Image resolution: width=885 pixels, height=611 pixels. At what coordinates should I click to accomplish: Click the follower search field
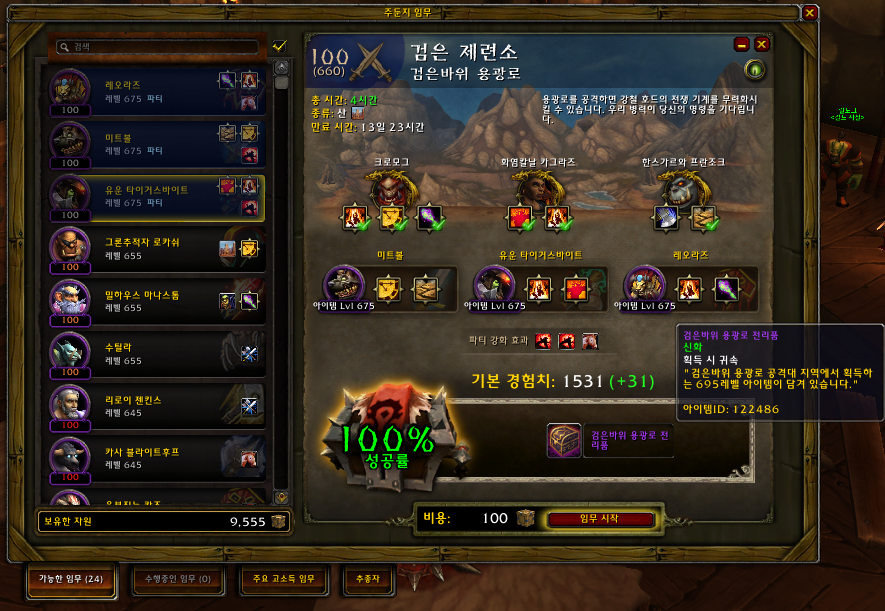pos(160,46)
